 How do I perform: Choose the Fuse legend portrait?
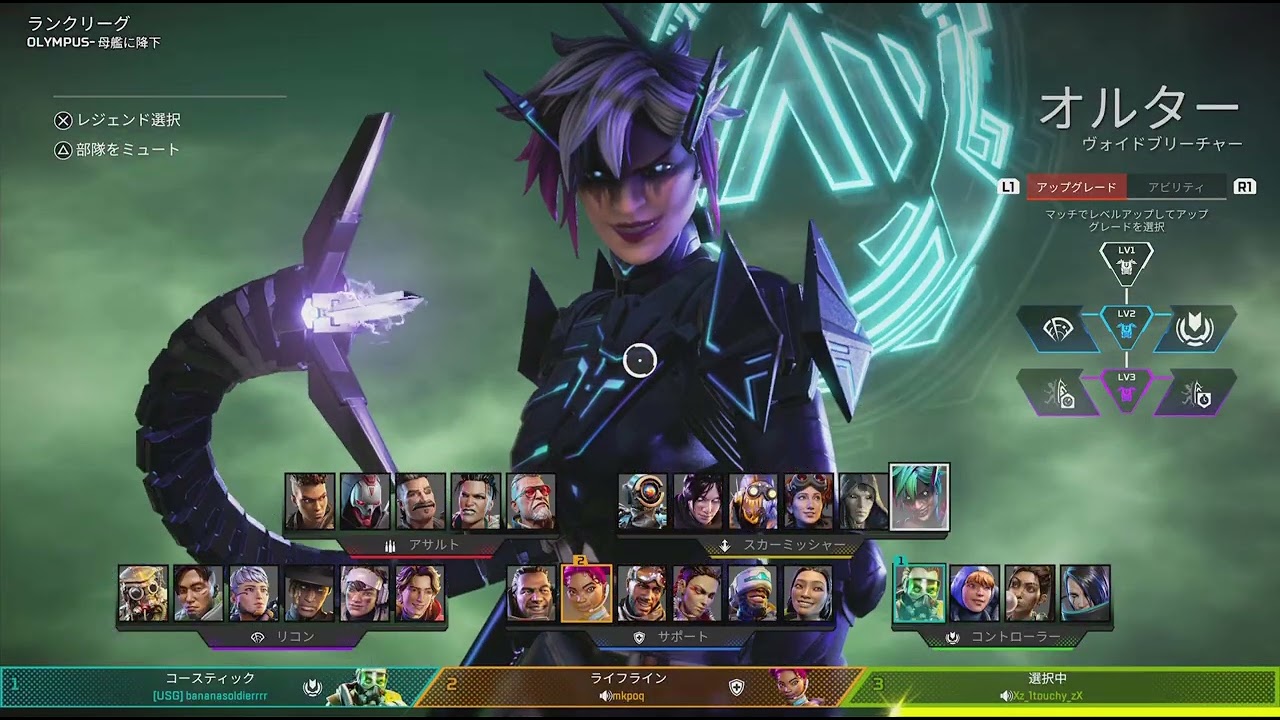420,501
